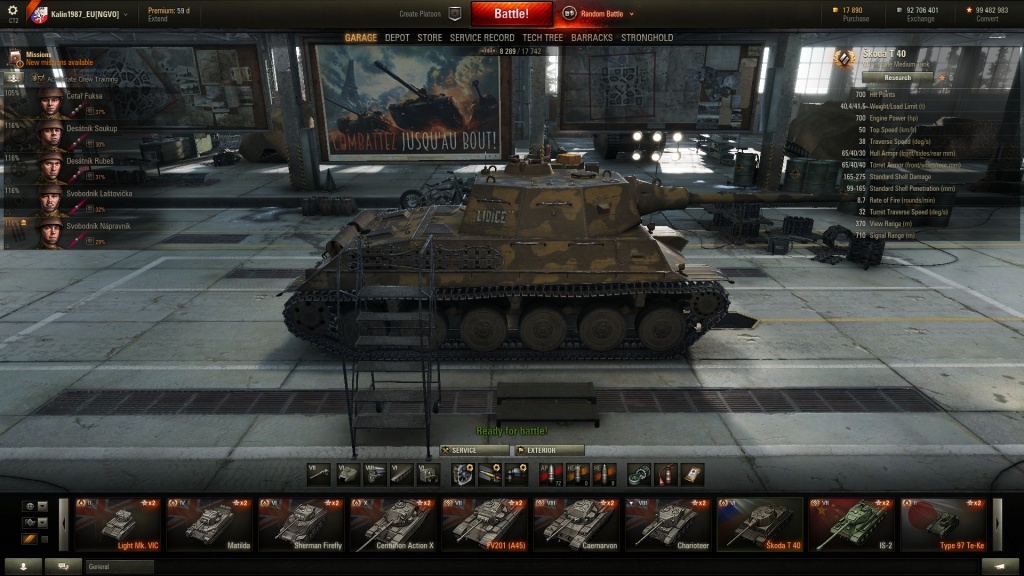Click the General chat channel tab
This screenshot has height=576, width=1024.
click(x=119, y=566)
